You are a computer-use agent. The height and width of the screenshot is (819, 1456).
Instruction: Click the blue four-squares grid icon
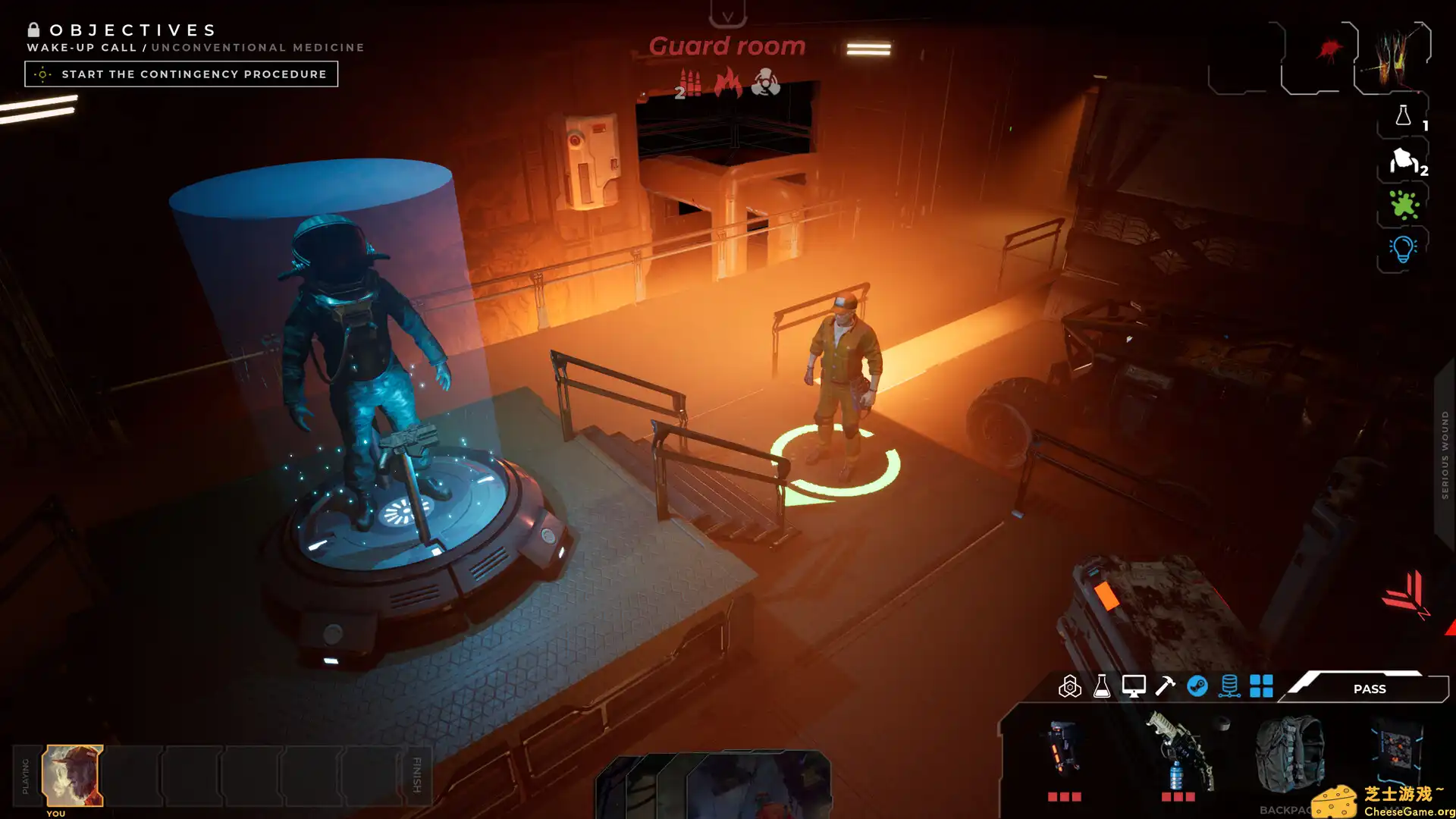click(1263, 688)
